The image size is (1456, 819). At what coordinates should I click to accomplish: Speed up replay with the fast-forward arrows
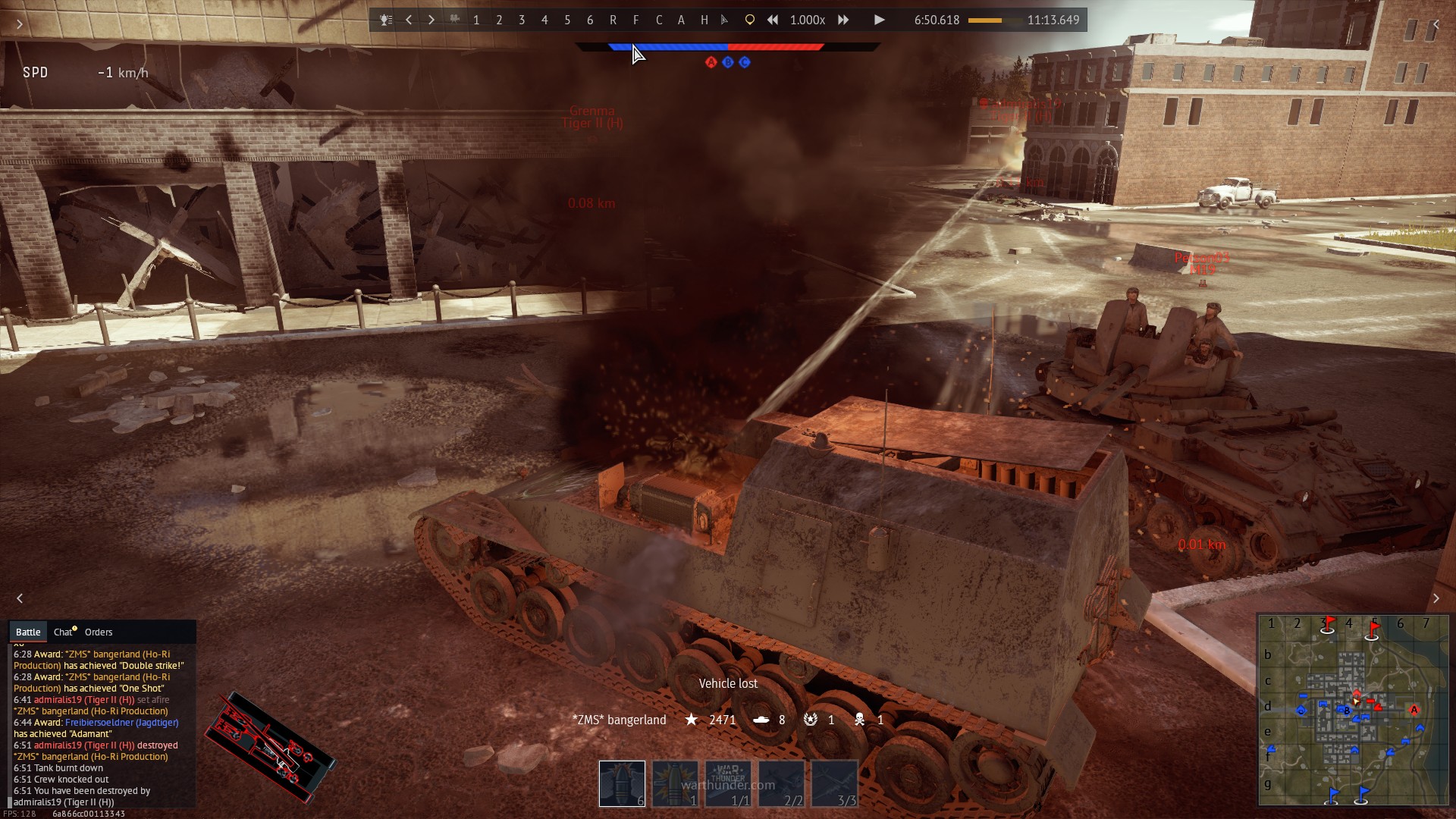click(843, 20)
